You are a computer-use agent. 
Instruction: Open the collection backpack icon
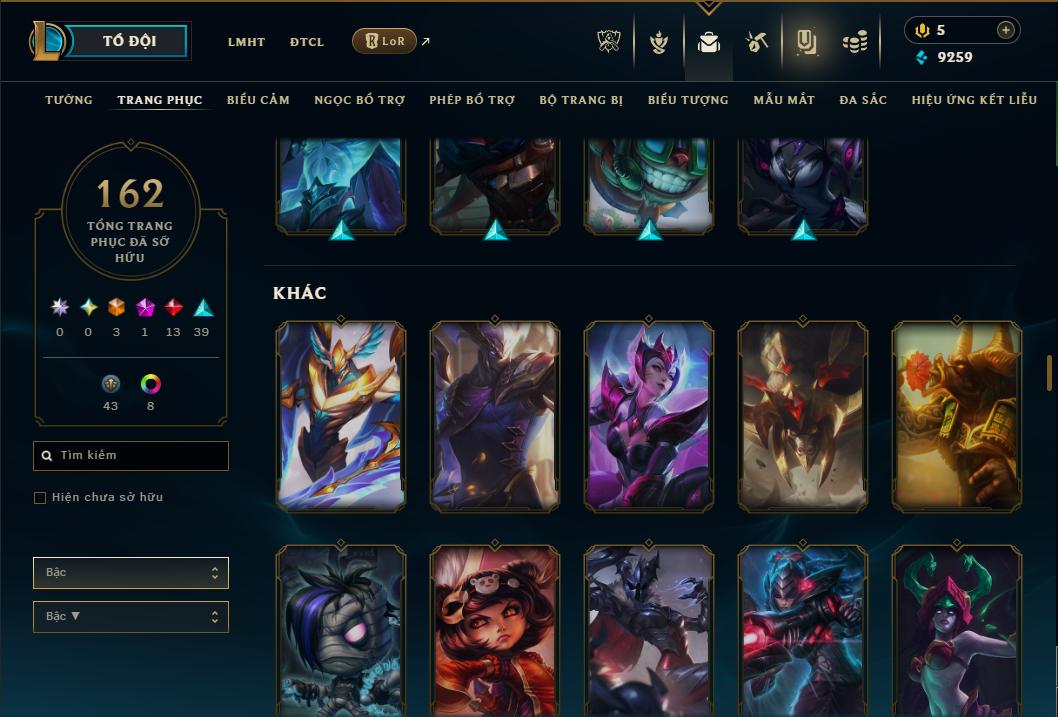(x=709, y=42)
